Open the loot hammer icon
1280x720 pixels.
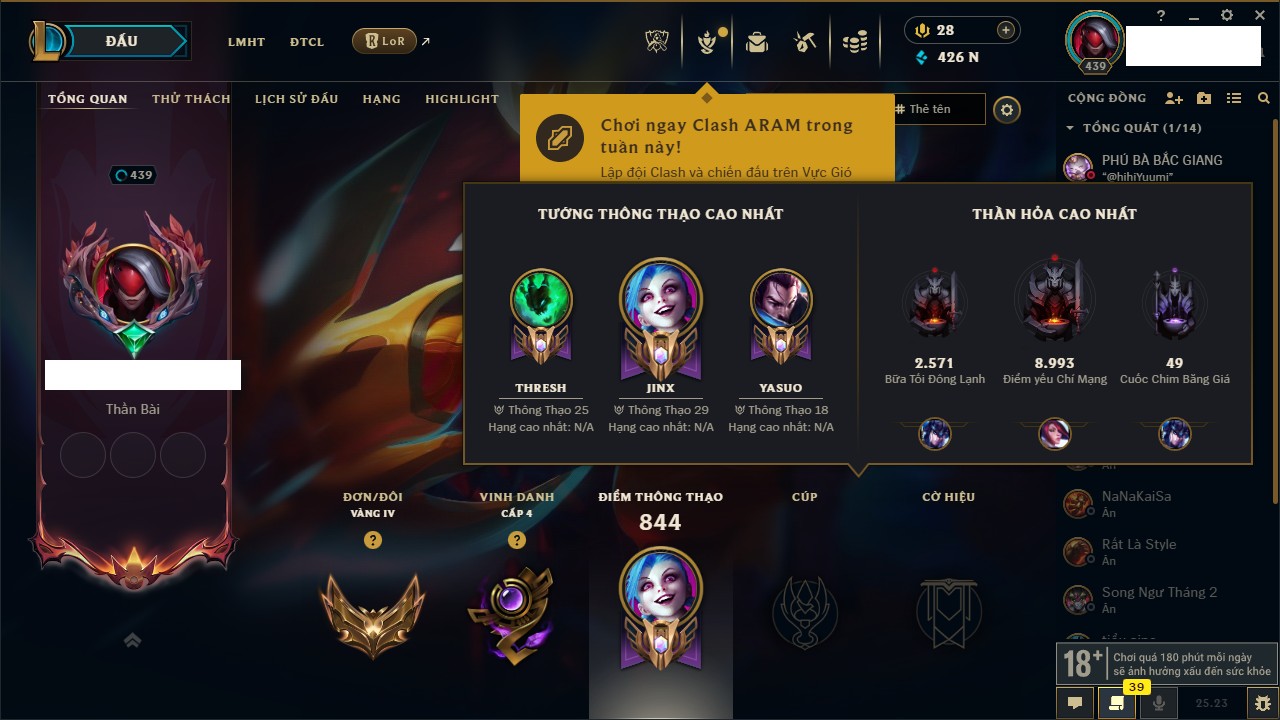click(x=805, y=42)
